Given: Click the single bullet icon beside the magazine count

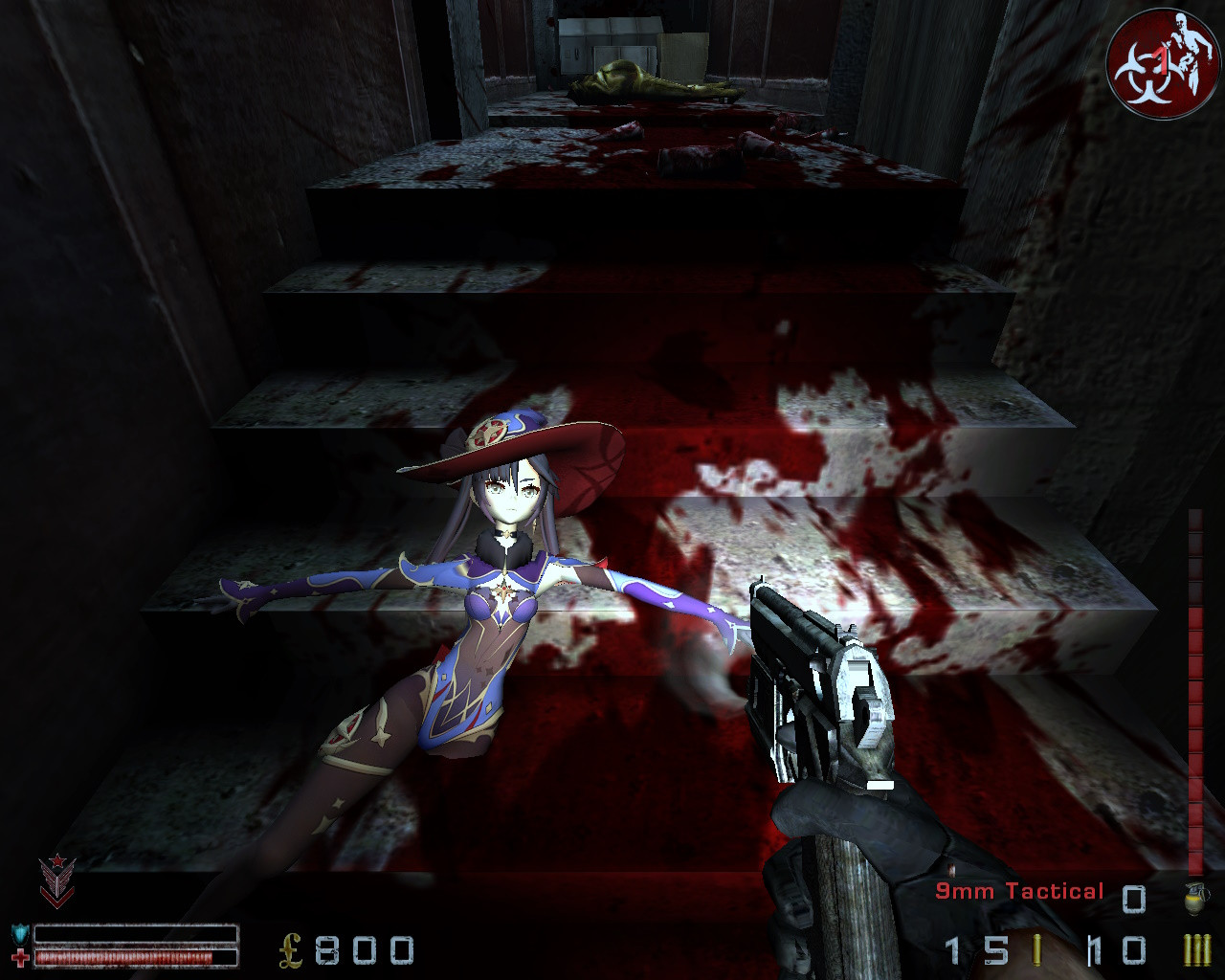Looking at the screenshot, I should (1037, 949).
